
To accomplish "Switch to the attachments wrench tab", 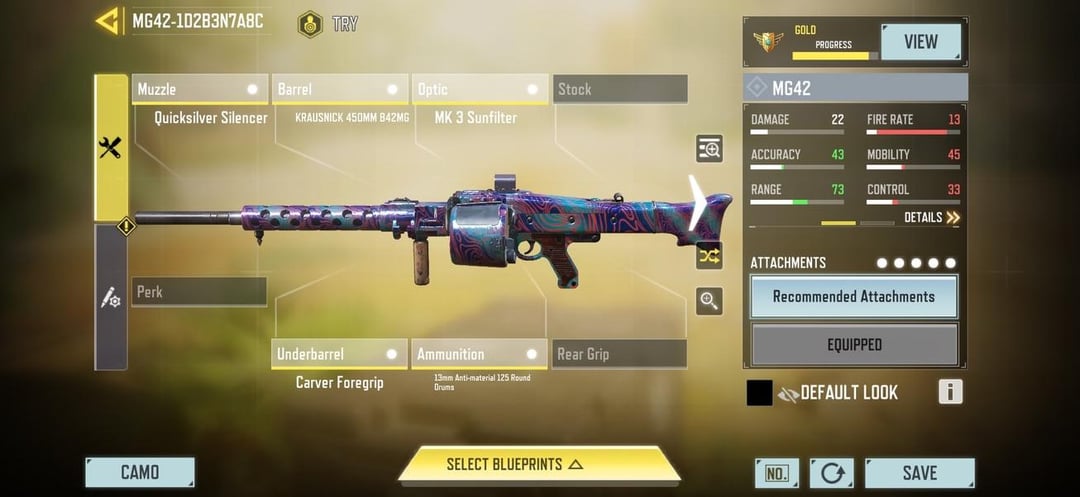I will coord(111,148).
